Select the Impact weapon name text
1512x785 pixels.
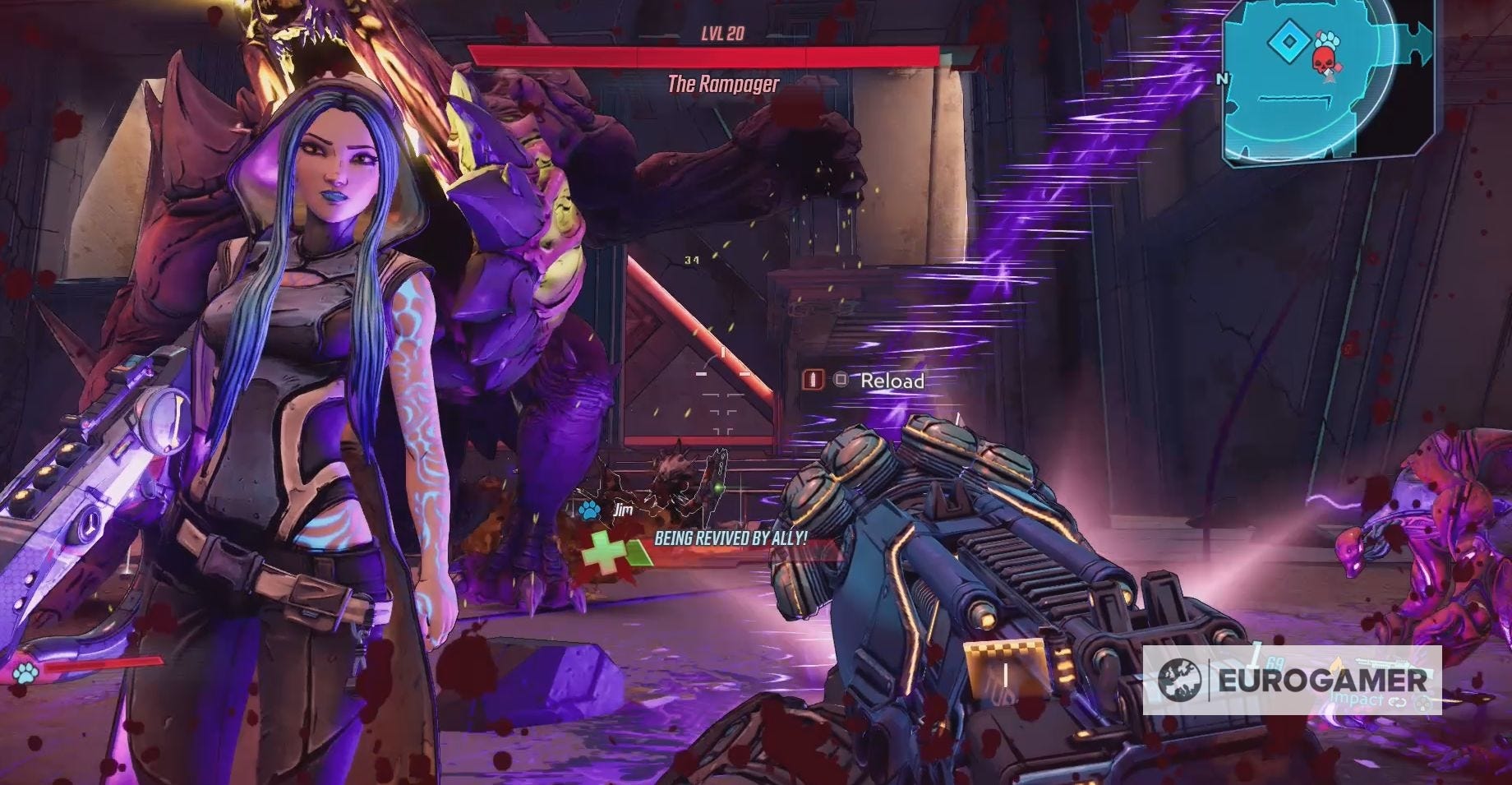coord(1352,700)
